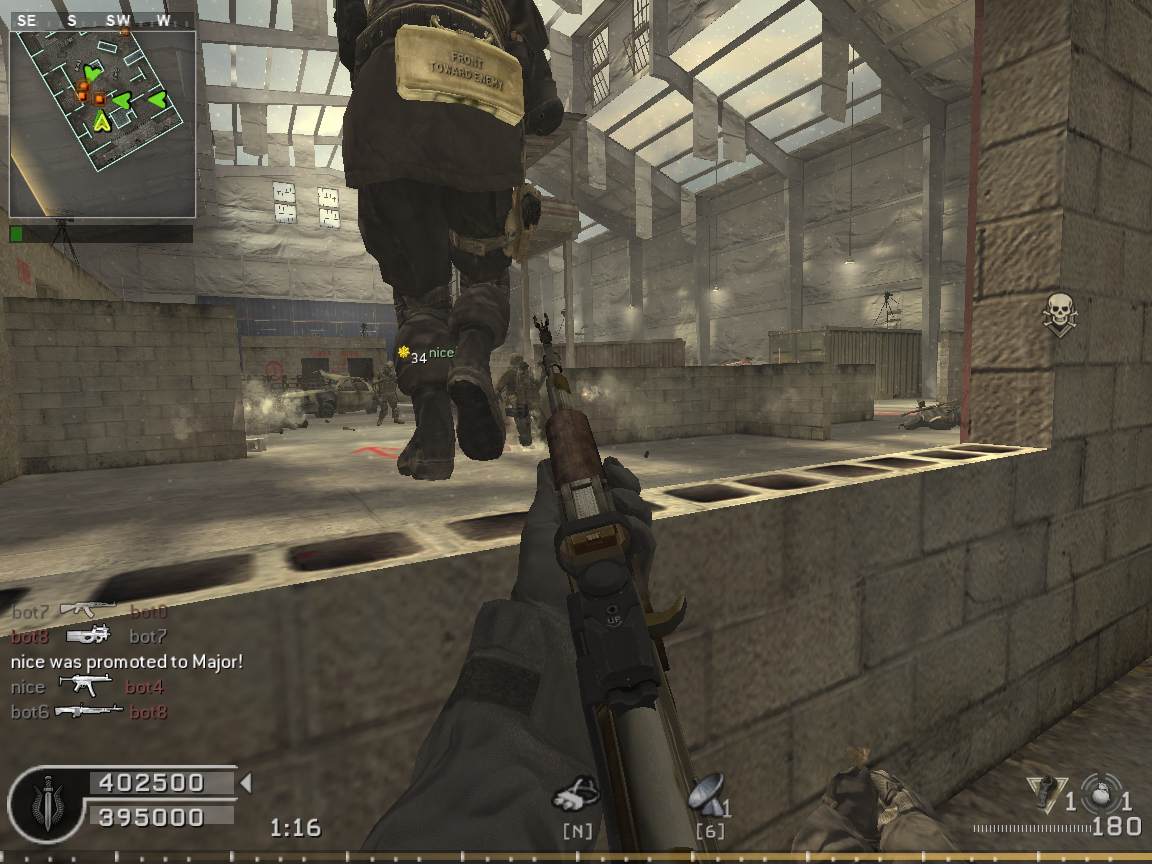Click the skull death marker icon

[1058, 314]
